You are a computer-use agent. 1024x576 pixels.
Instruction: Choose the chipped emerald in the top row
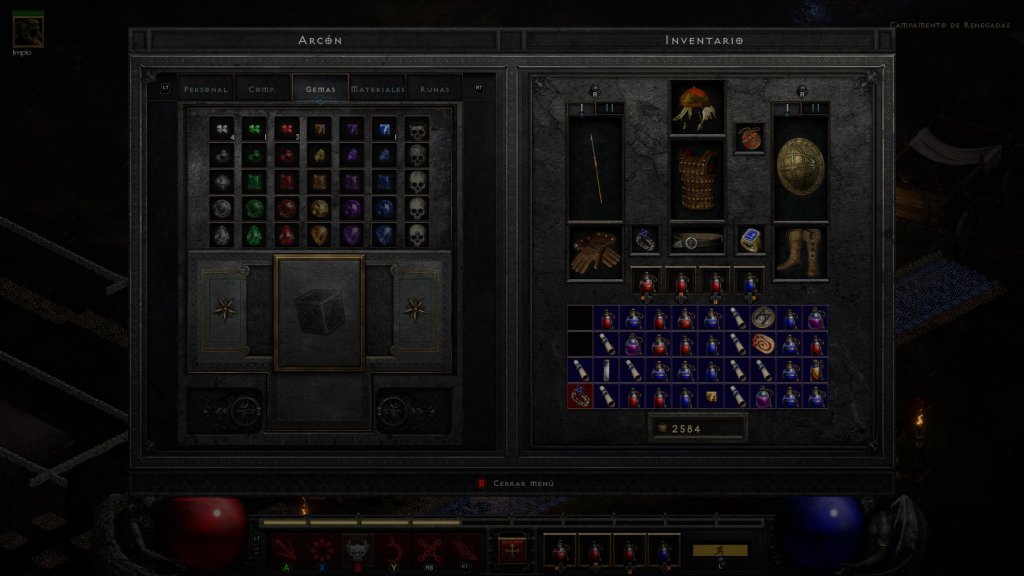pyautogui.click(x=255, y=130)
